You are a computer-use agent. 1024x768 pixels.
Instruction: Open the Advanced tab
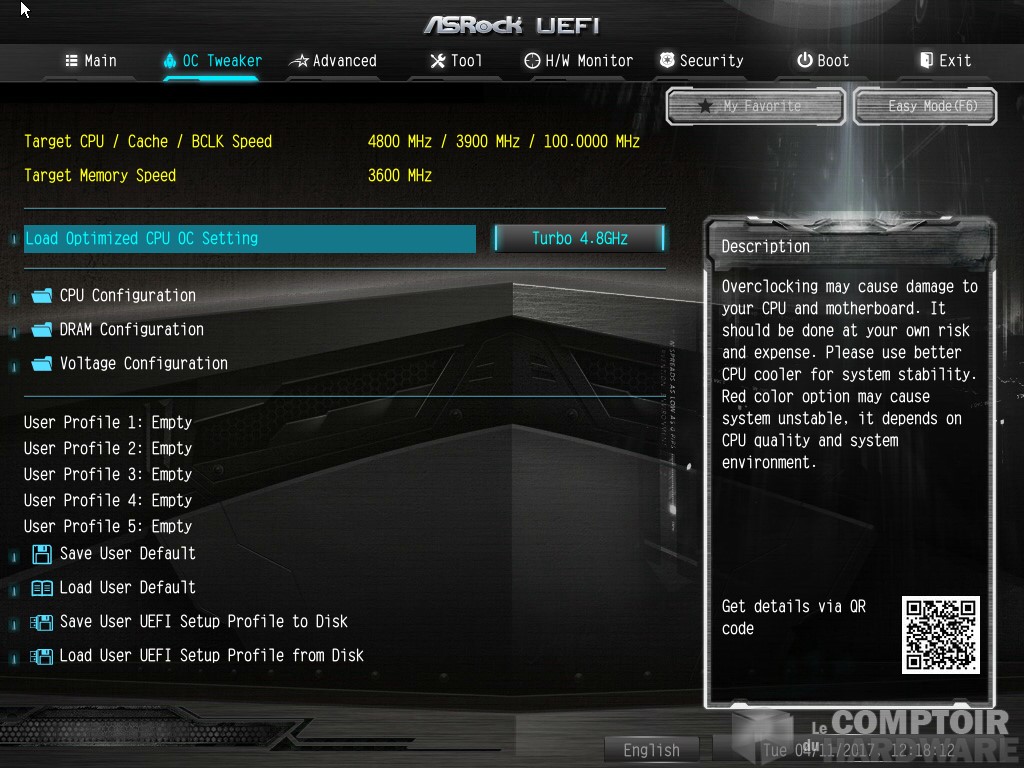[333, 61]
